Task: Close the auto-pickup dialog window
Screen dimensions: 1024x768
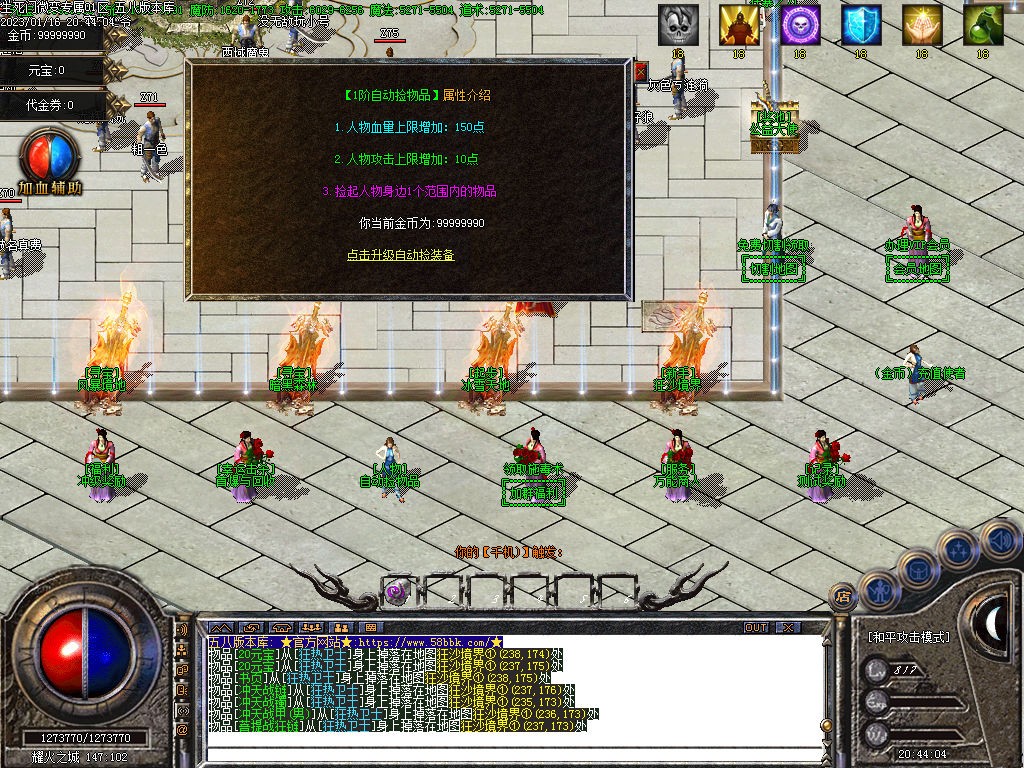Action: (x=640, y=71)
